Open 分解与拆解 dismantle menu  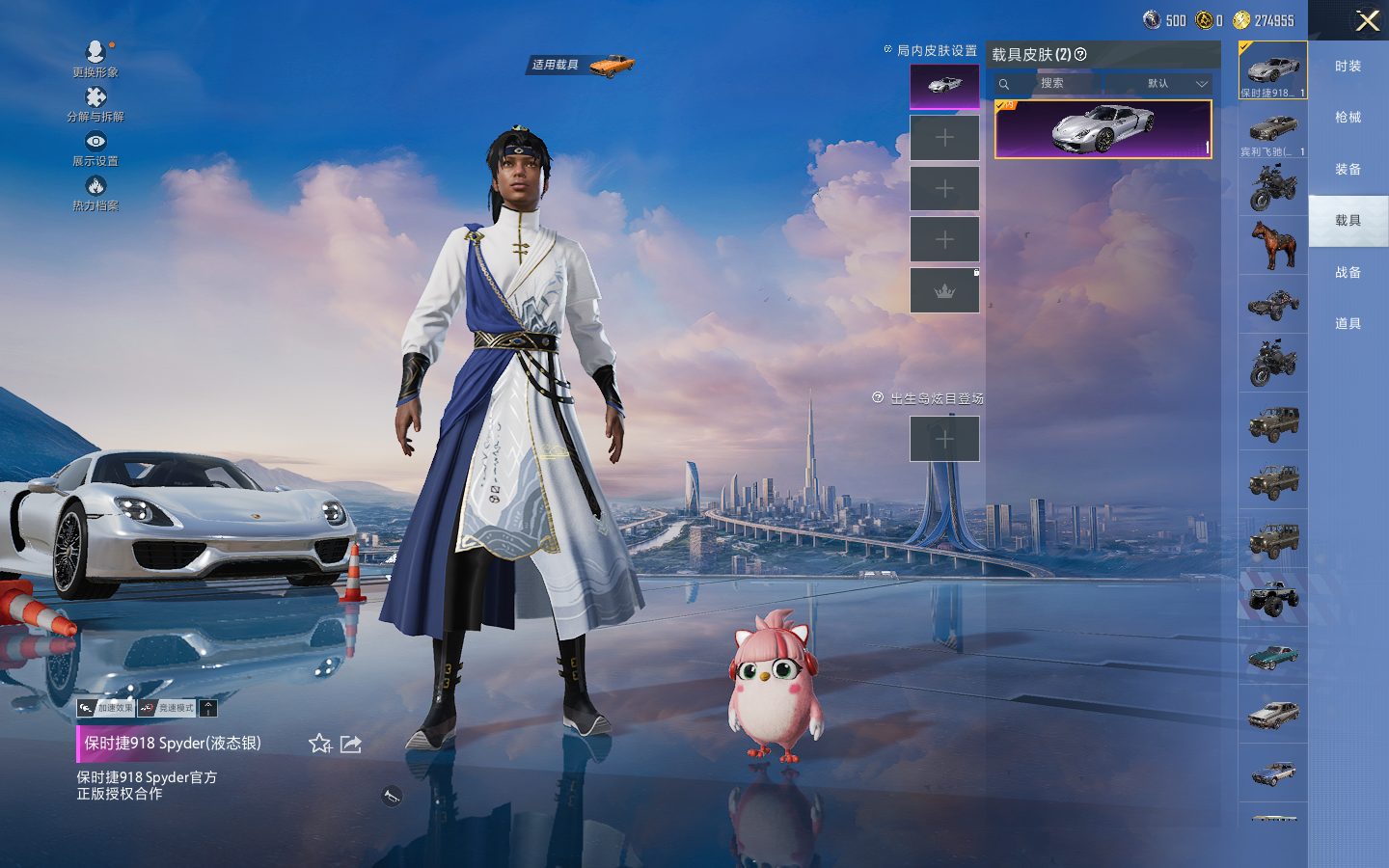click(x=95, y=103)
